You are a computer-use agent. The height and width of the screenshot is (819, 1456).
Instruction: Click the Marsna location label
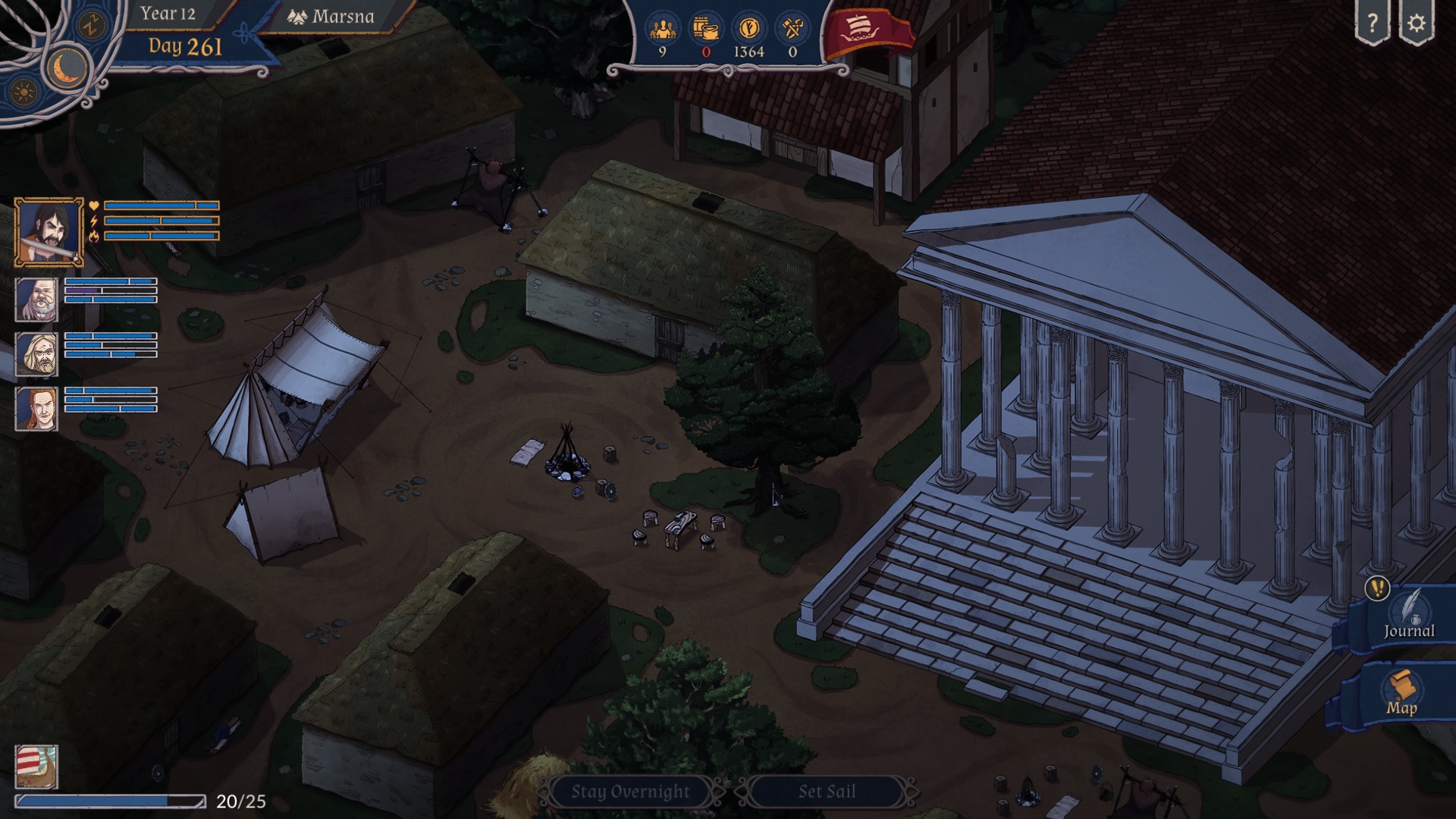tap(332, 17)
